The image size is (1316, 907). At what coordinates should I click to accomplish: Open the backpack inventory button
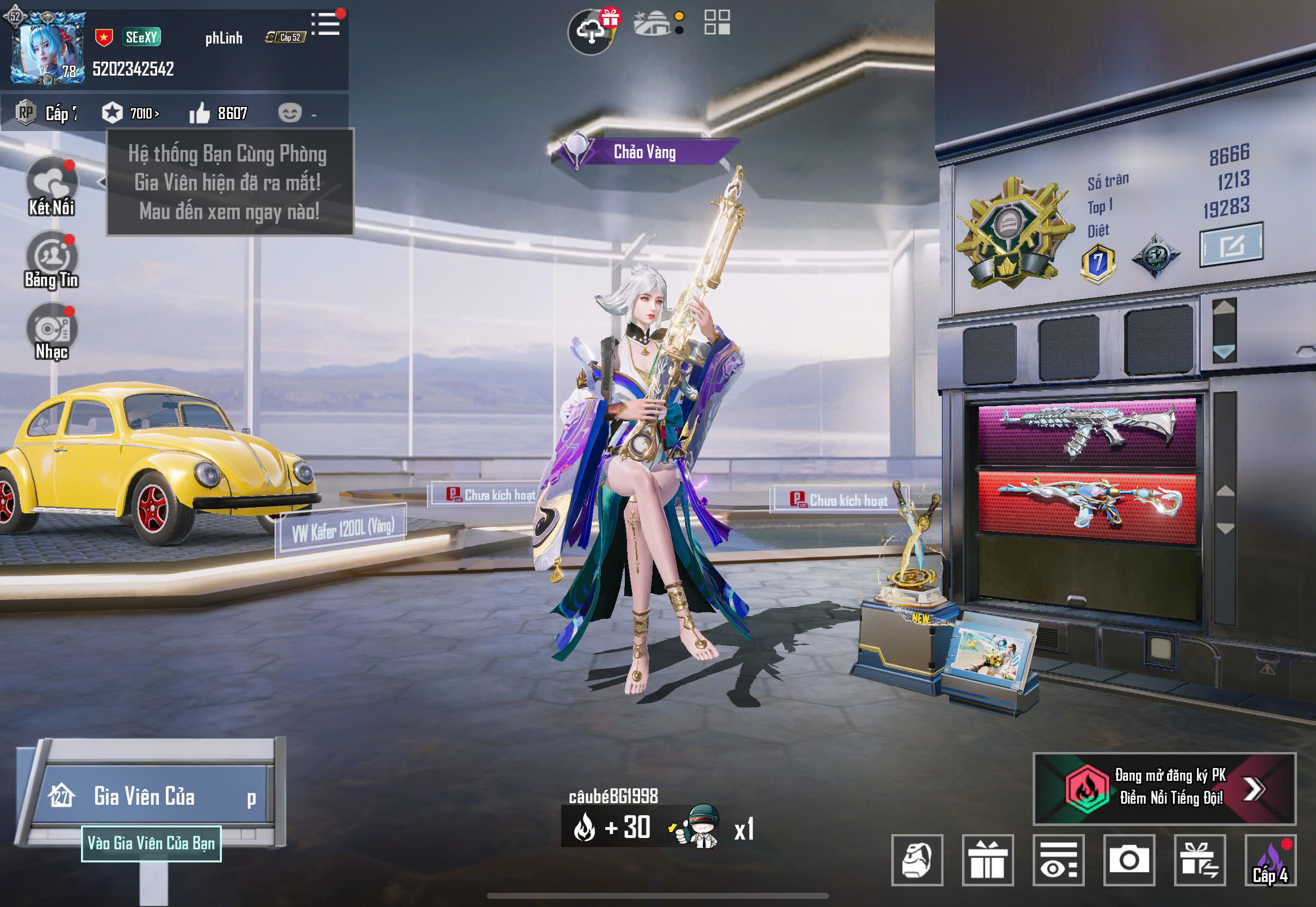tap(916, 860)
